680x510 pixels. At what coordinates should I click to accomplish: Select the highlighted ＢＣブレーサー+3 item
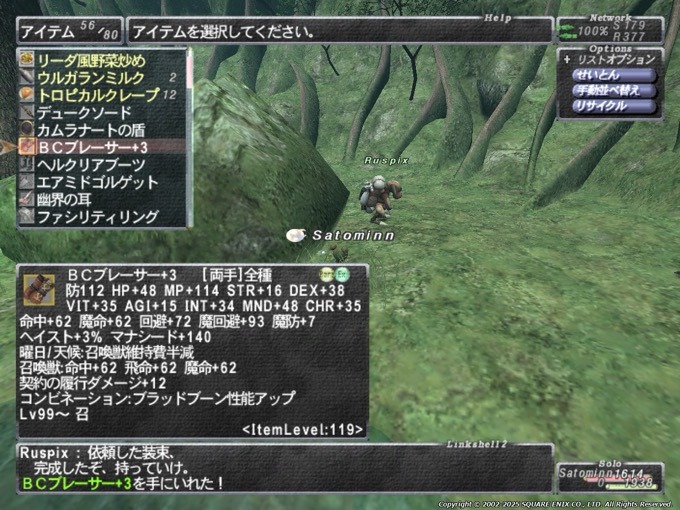pyautogui.click(x=98, y=147)
